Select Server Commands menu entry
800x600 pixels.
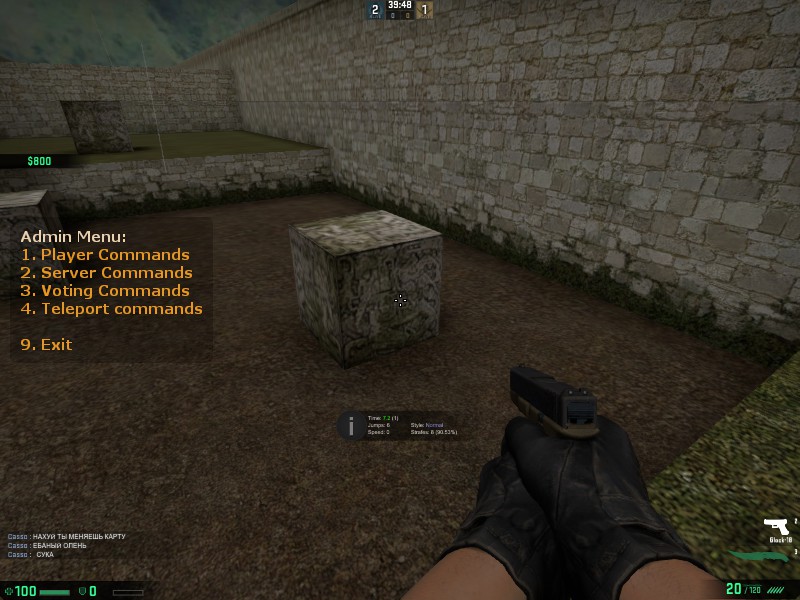pyautogui.click(x=107, y=273)
